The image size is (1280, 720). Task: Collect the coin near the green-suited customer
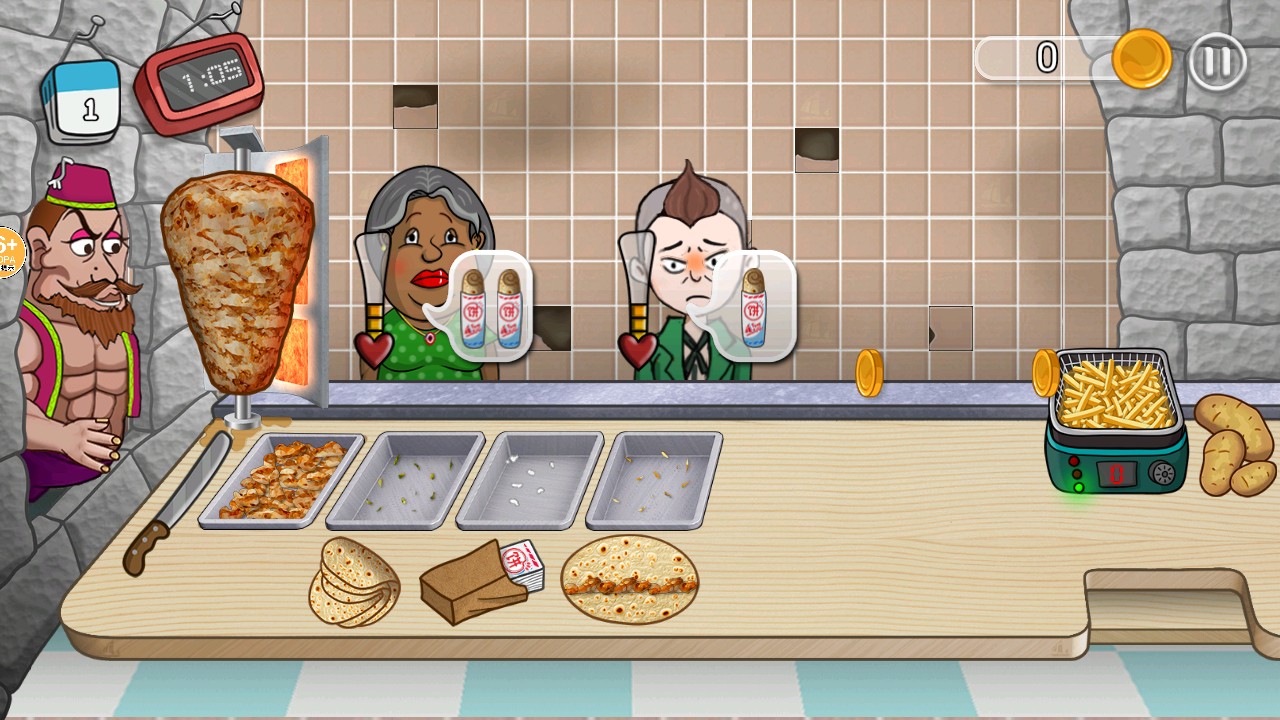(869, 373)
